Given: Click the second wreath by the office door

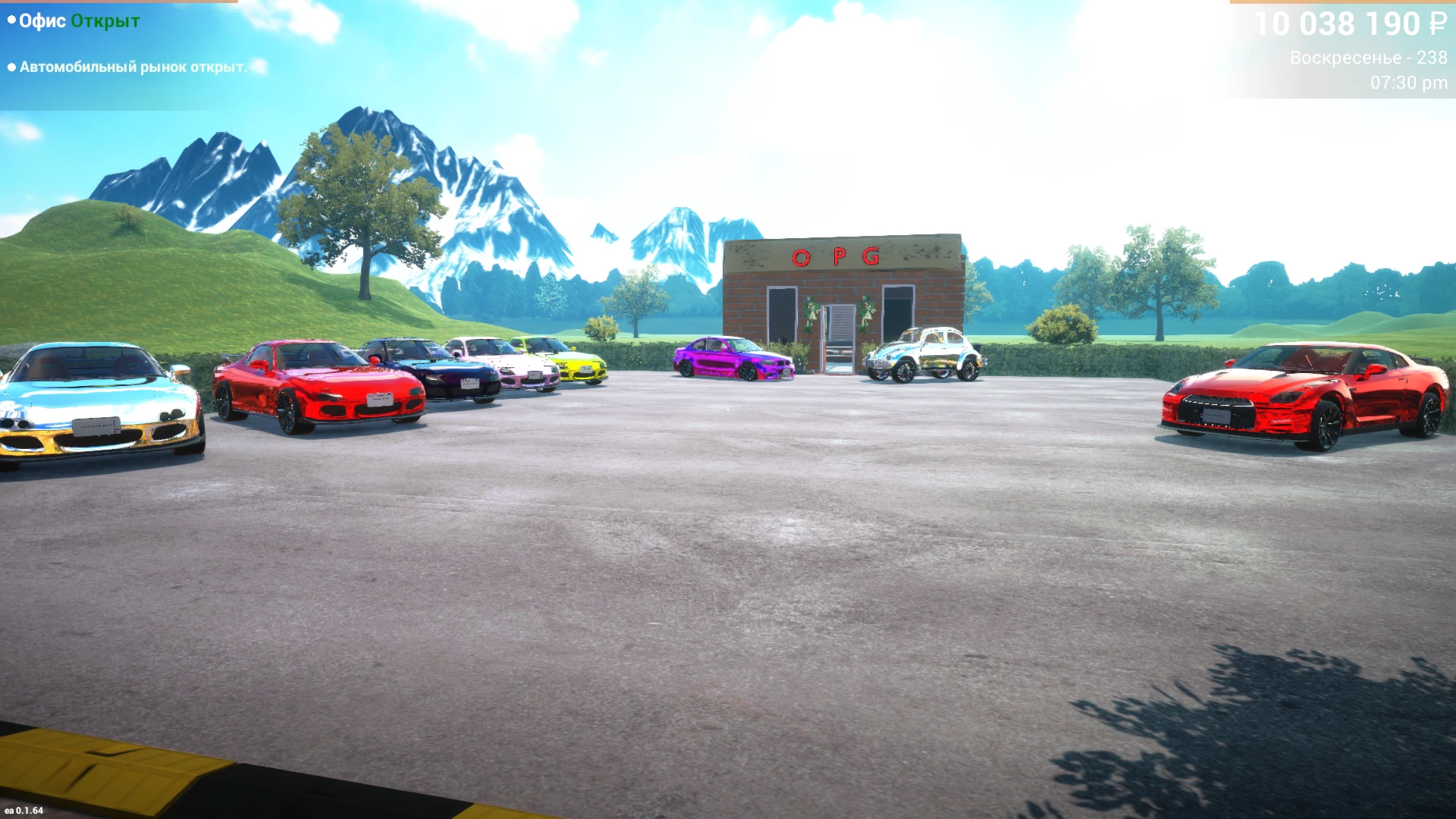Looking at the screenshot, I should [x=867, y=314].
